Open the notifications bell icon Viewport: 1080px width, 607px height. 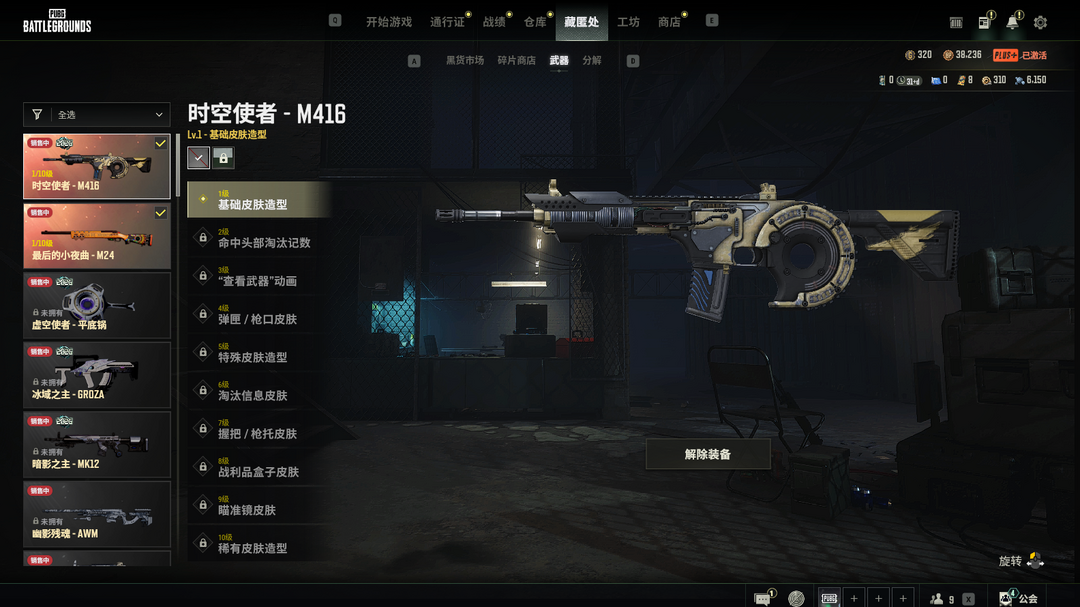point(1012,22)
